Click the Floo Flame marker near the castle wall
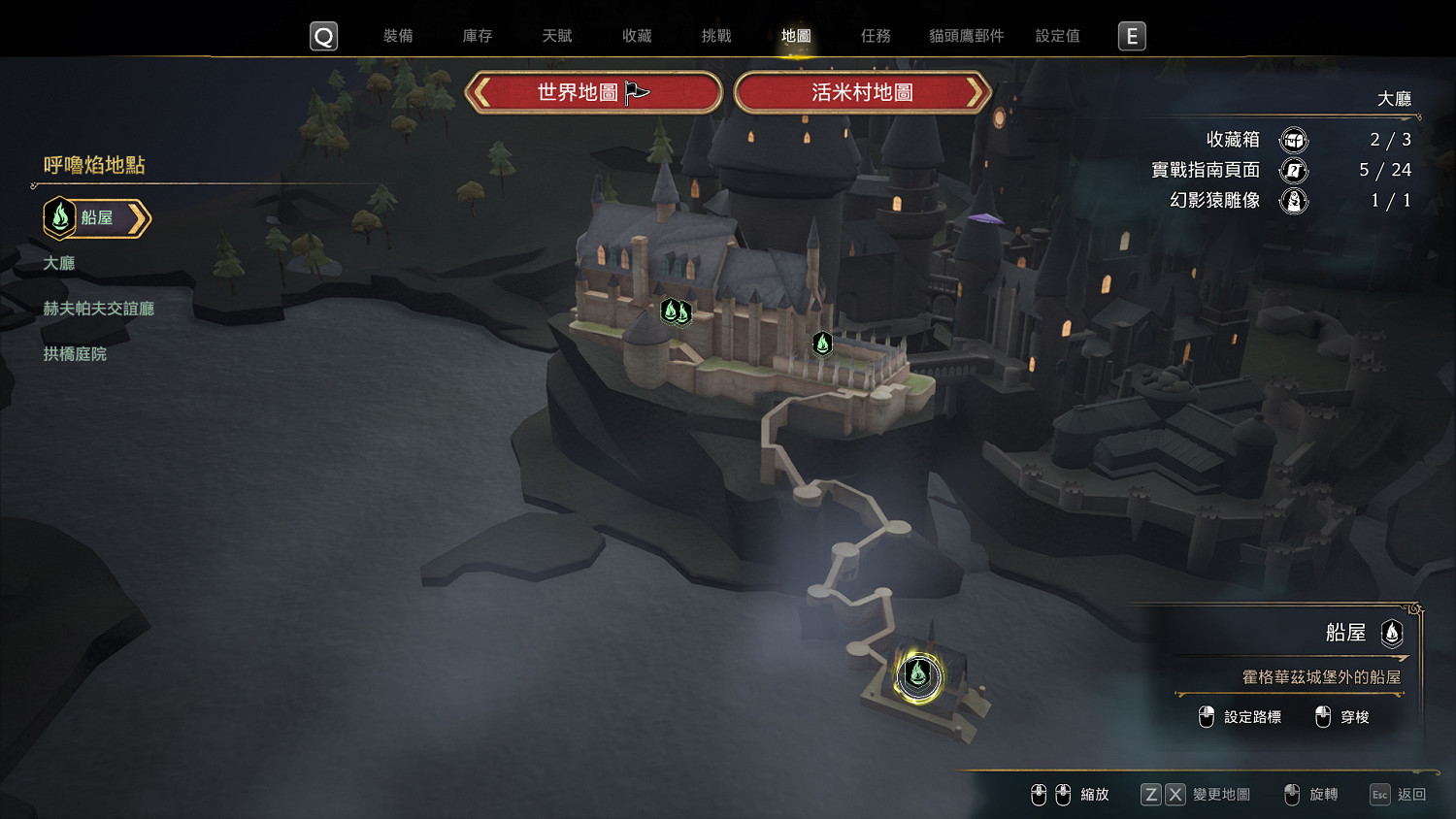This screenshot has height=819, width=1456. pyautogui.click(x=821, y=344)
